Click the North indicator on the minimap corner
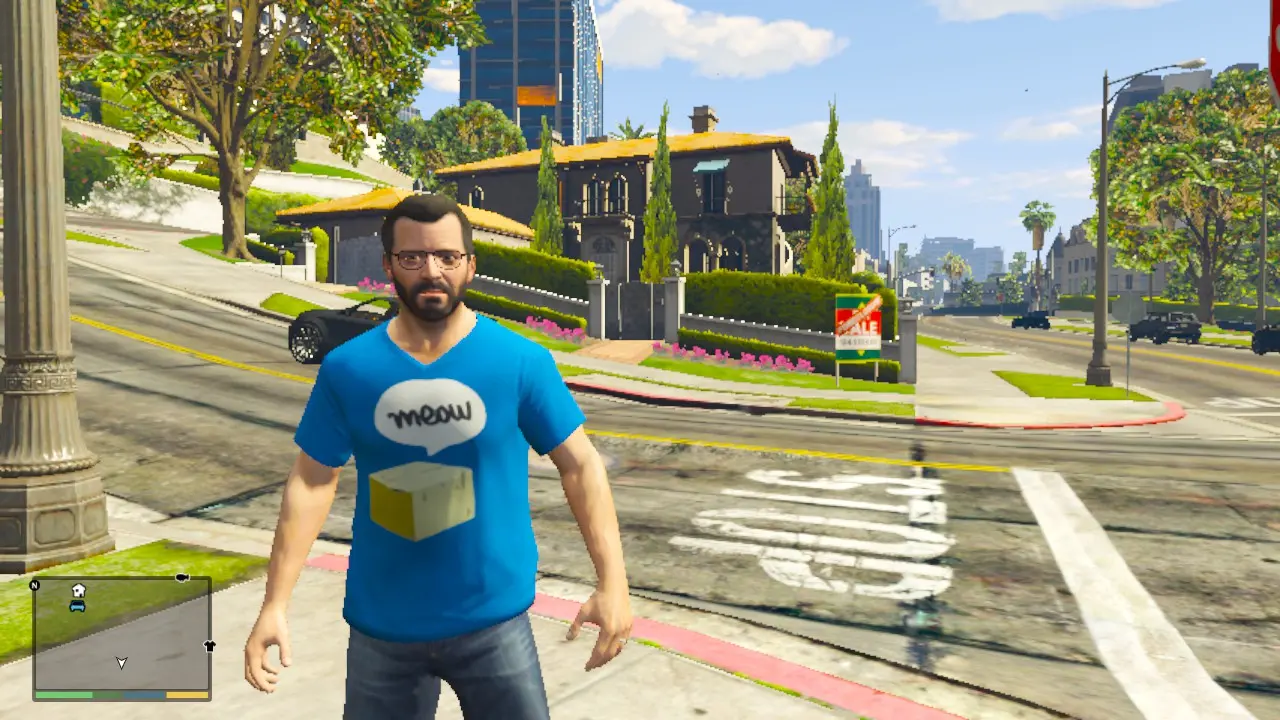This screenshot has width=1280, height=720. [x=35, y=585]
